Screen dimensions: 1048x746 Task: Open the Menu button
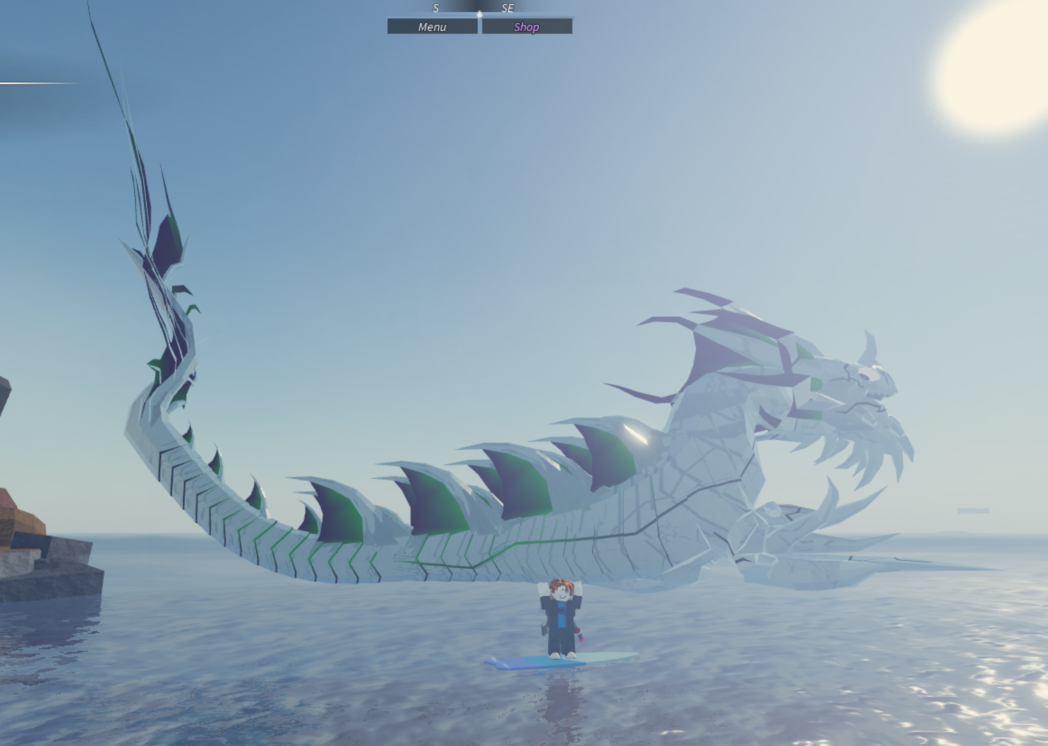432,27
